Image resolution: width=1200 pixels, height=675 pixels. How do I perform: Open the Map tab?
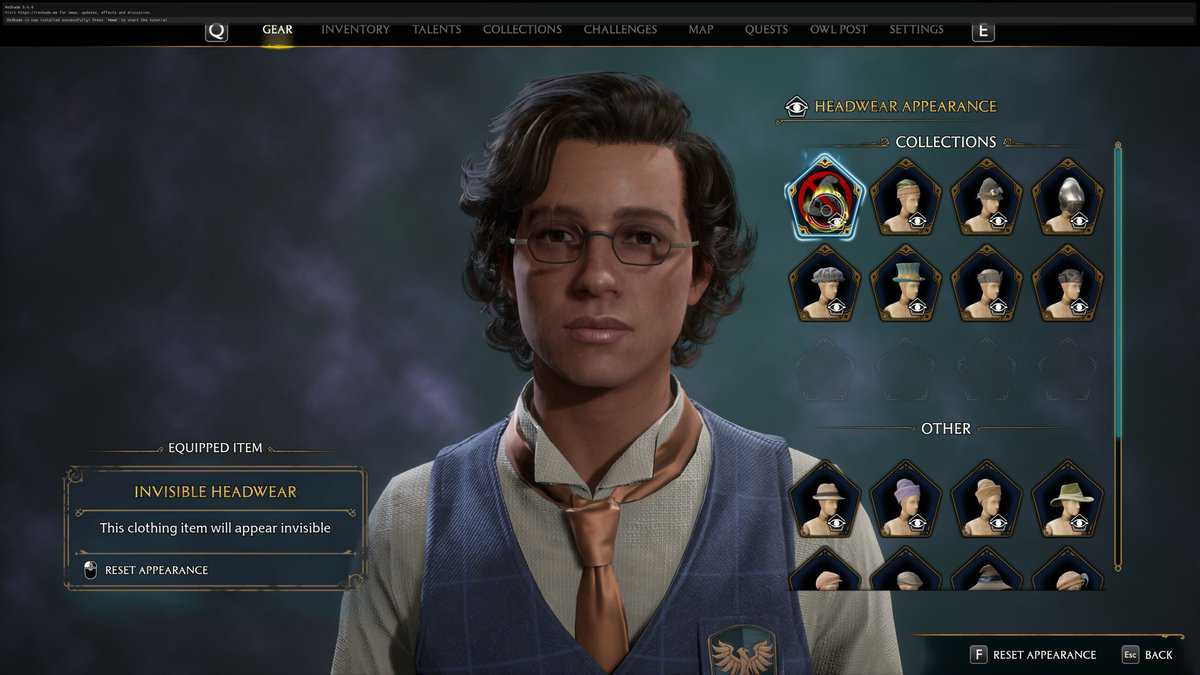(x=701, y=29)
